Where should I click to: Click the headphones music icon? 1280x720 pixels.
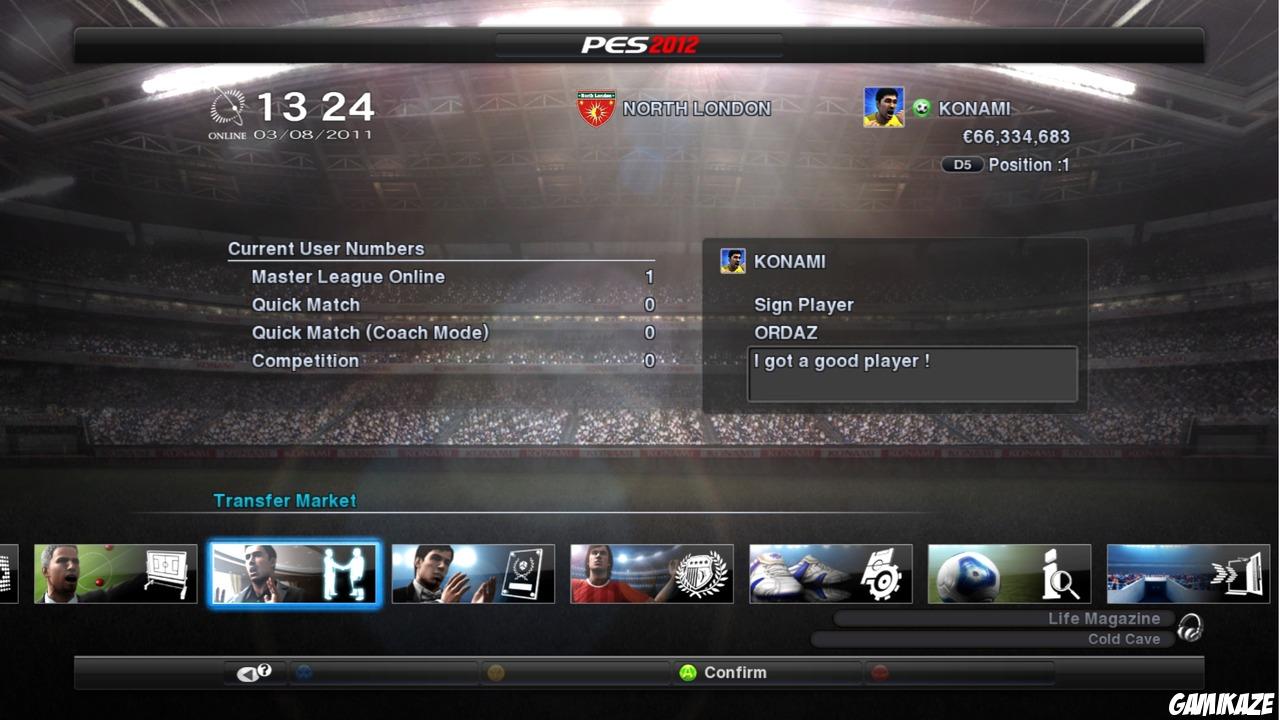click(1190, 628)
